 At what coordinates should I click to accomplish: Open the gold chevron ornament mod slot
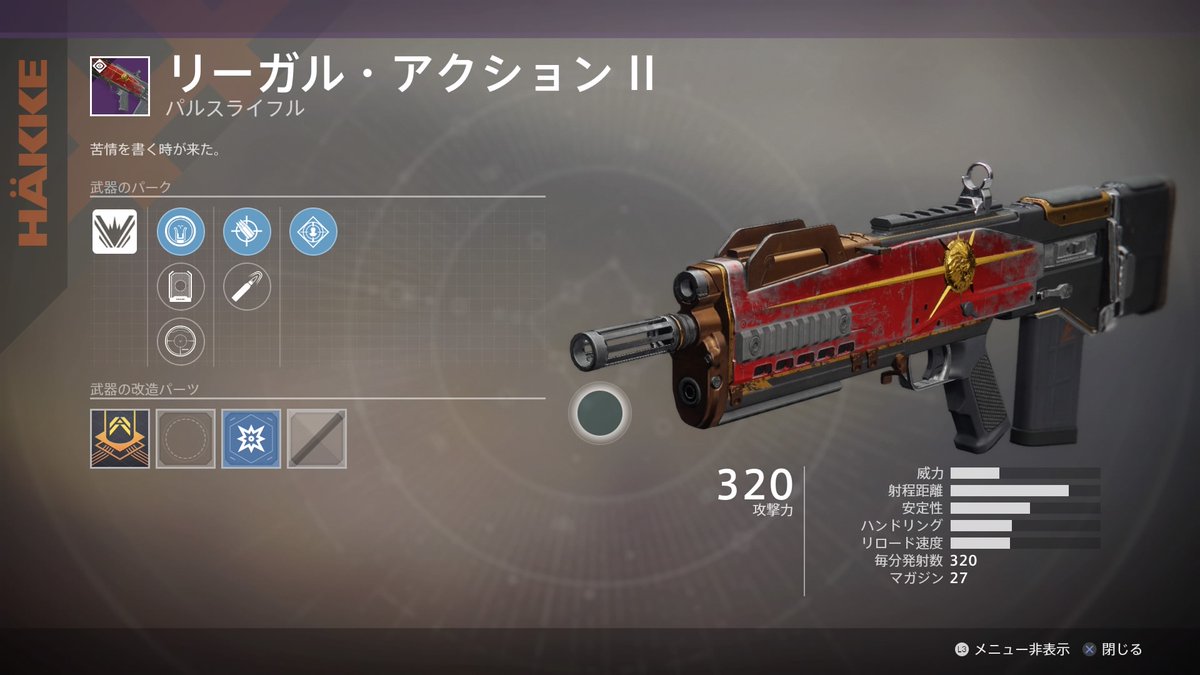120,438
